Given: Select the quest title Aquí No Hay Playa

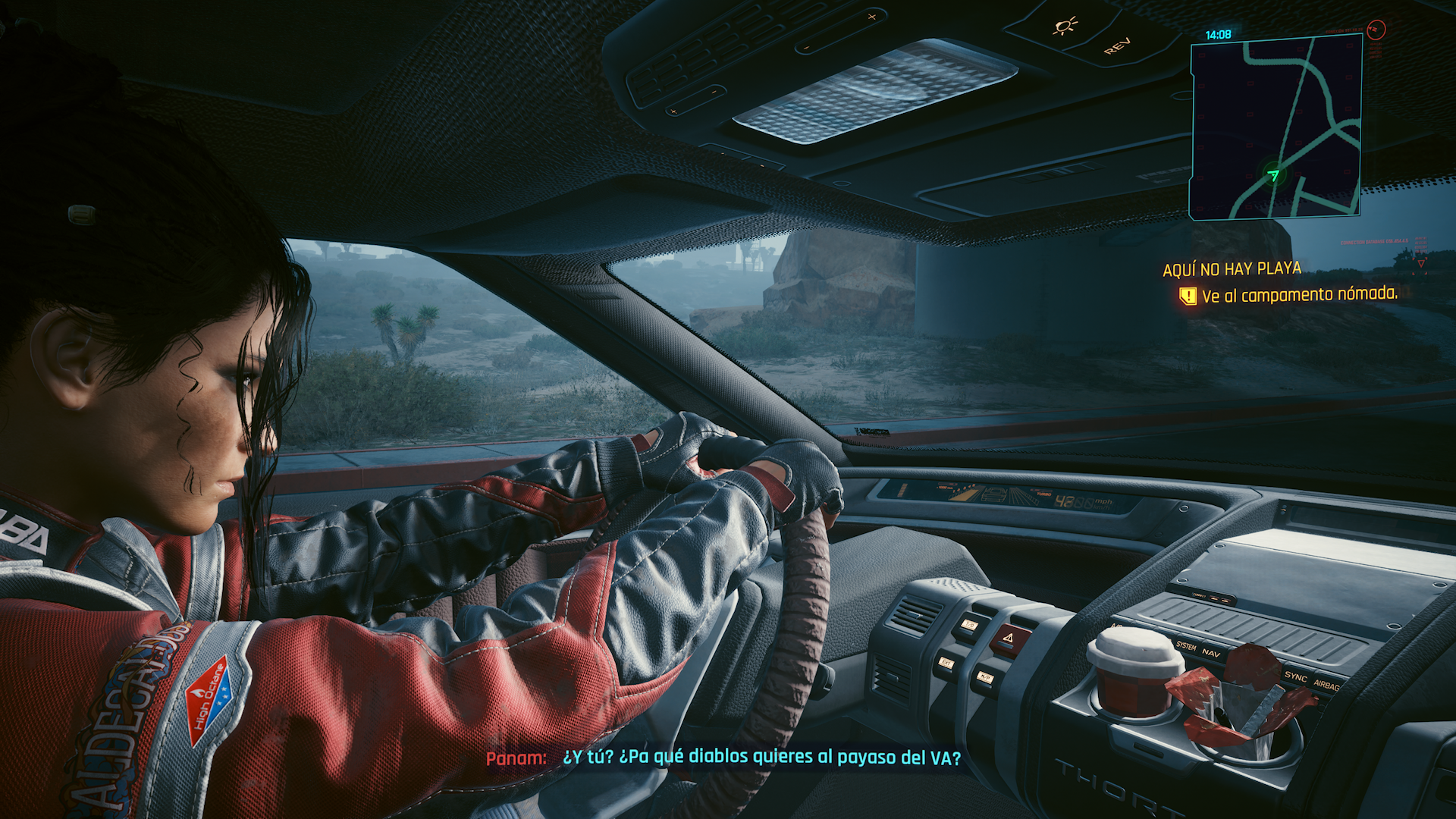Looking at the screenshot, I should tap(1232, 269).
